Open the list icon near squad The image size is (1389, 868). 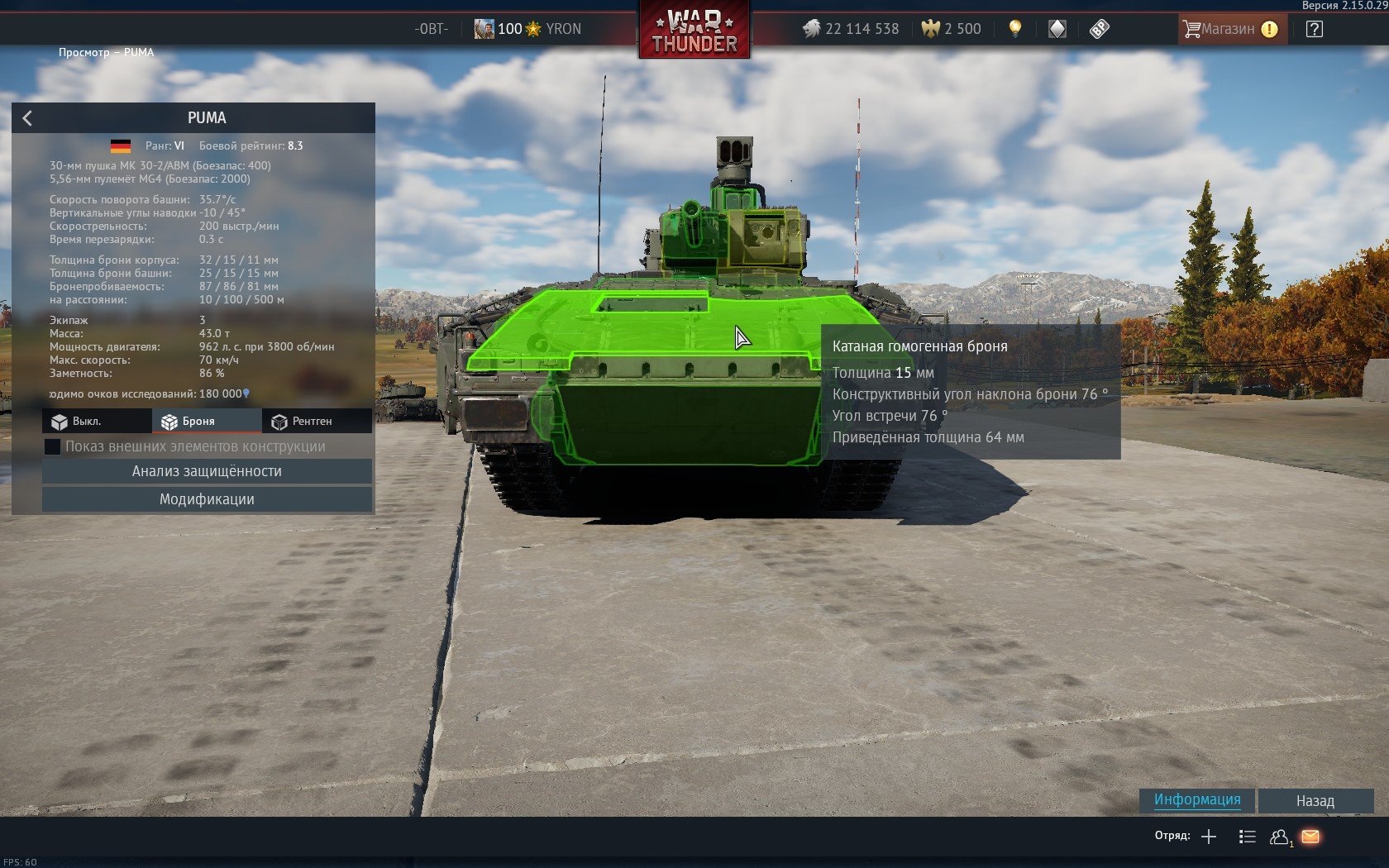1247,837
